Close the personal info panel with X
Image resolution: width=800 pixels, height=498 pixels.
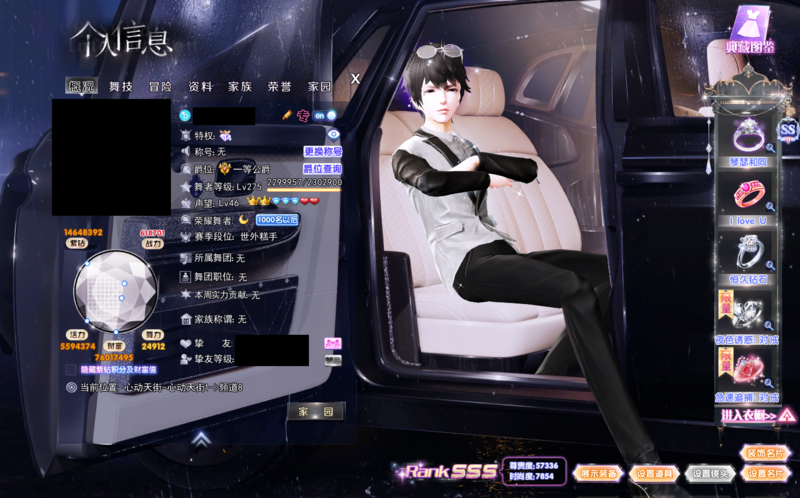355,78
